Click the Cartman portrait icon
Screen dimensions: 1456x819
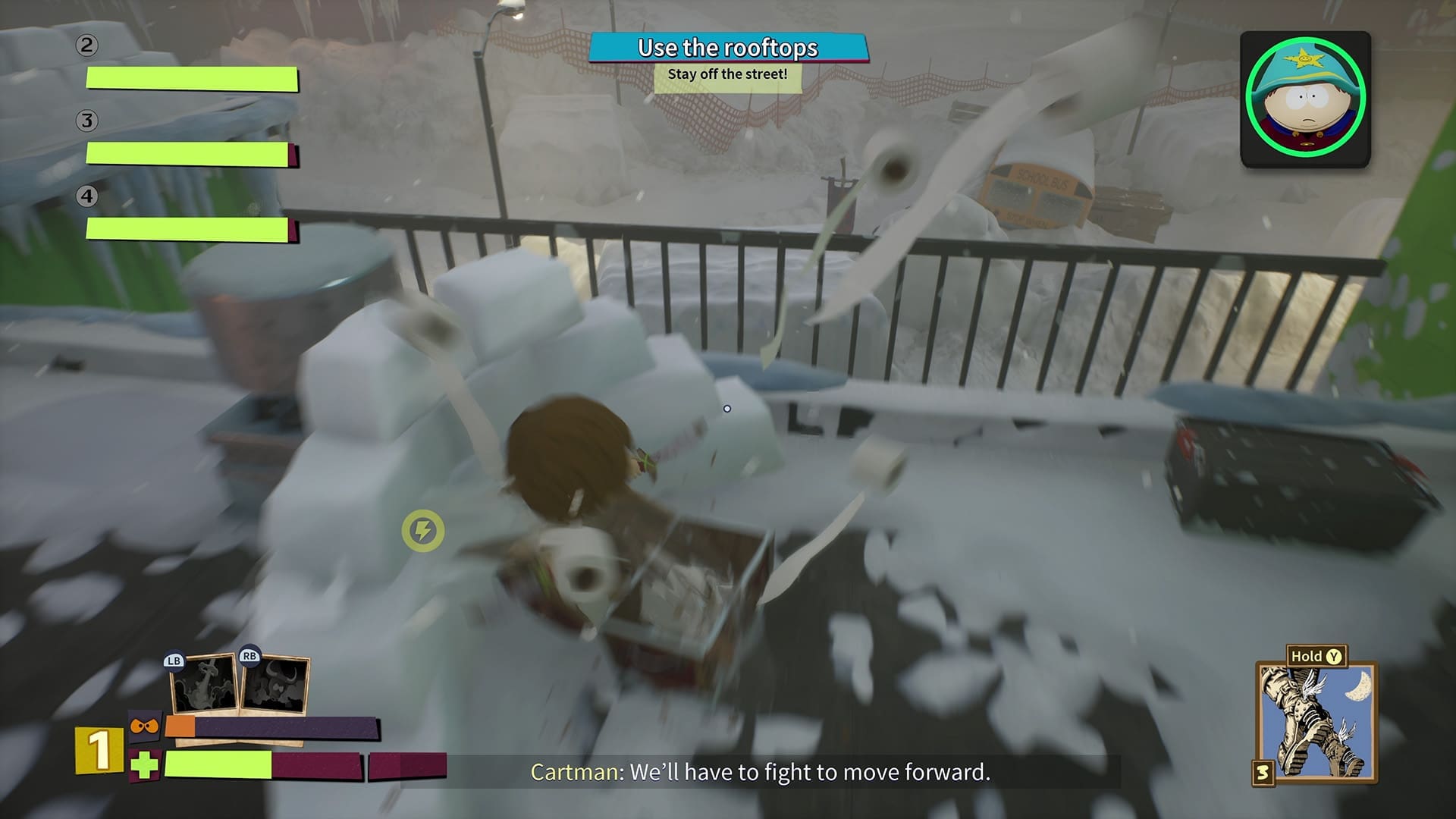tap(1304, 99)
